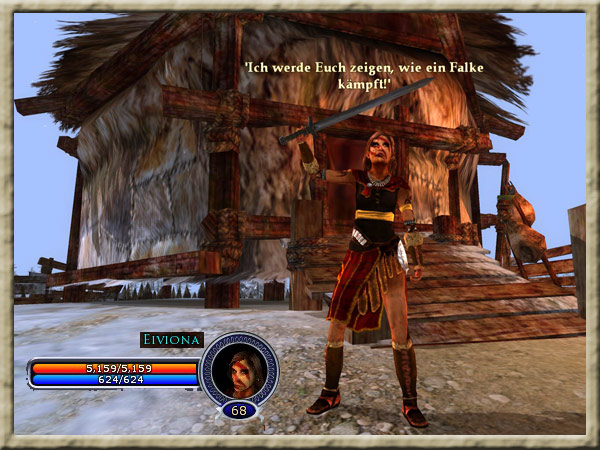Click the Eiviona name plate

[x=171, y=340]
